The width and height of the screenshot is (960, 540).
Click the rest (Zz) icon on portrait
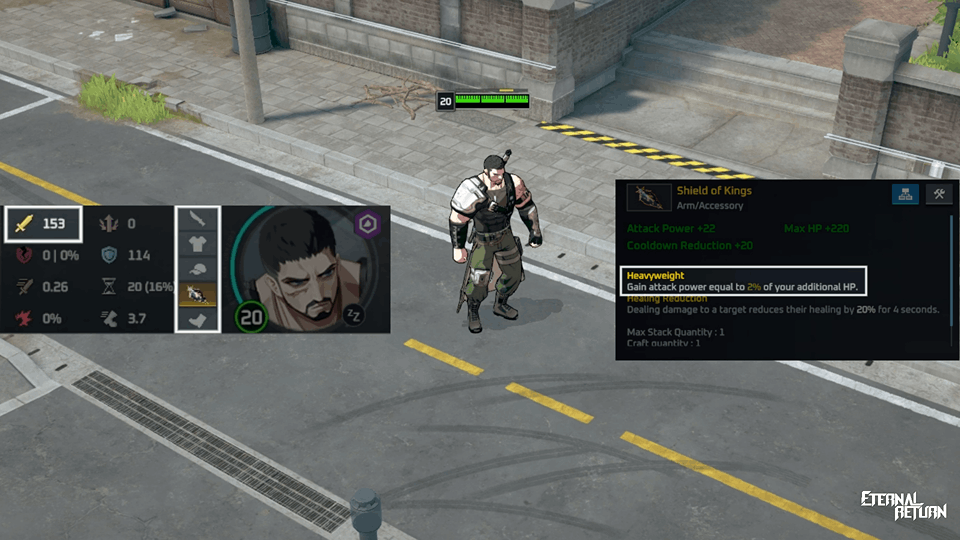(351, 314)
